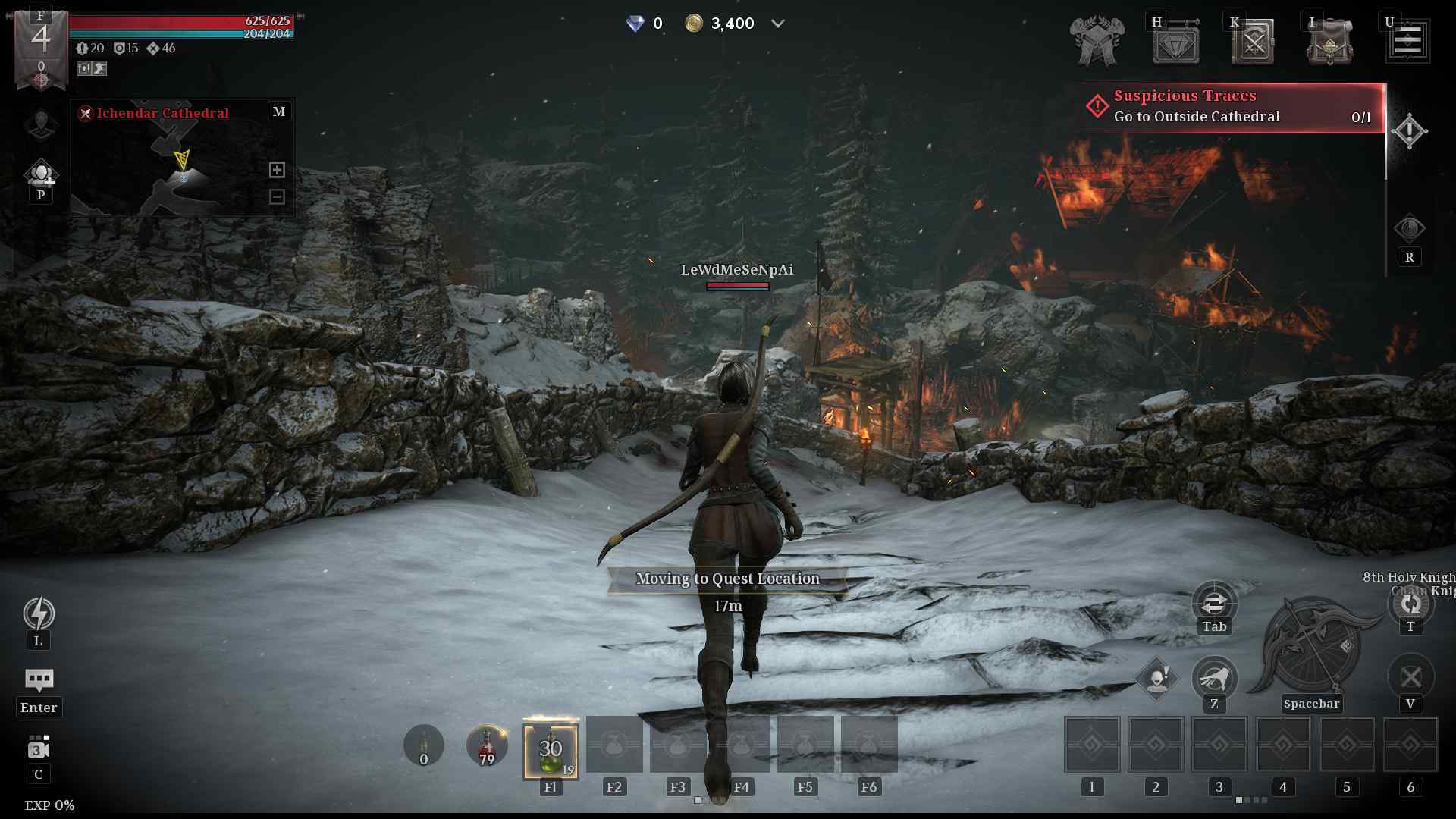This screenshot has width=1456, height=819.
Task: Select the Suspicious Traces quest tracker
Action: pos(1230,107)
